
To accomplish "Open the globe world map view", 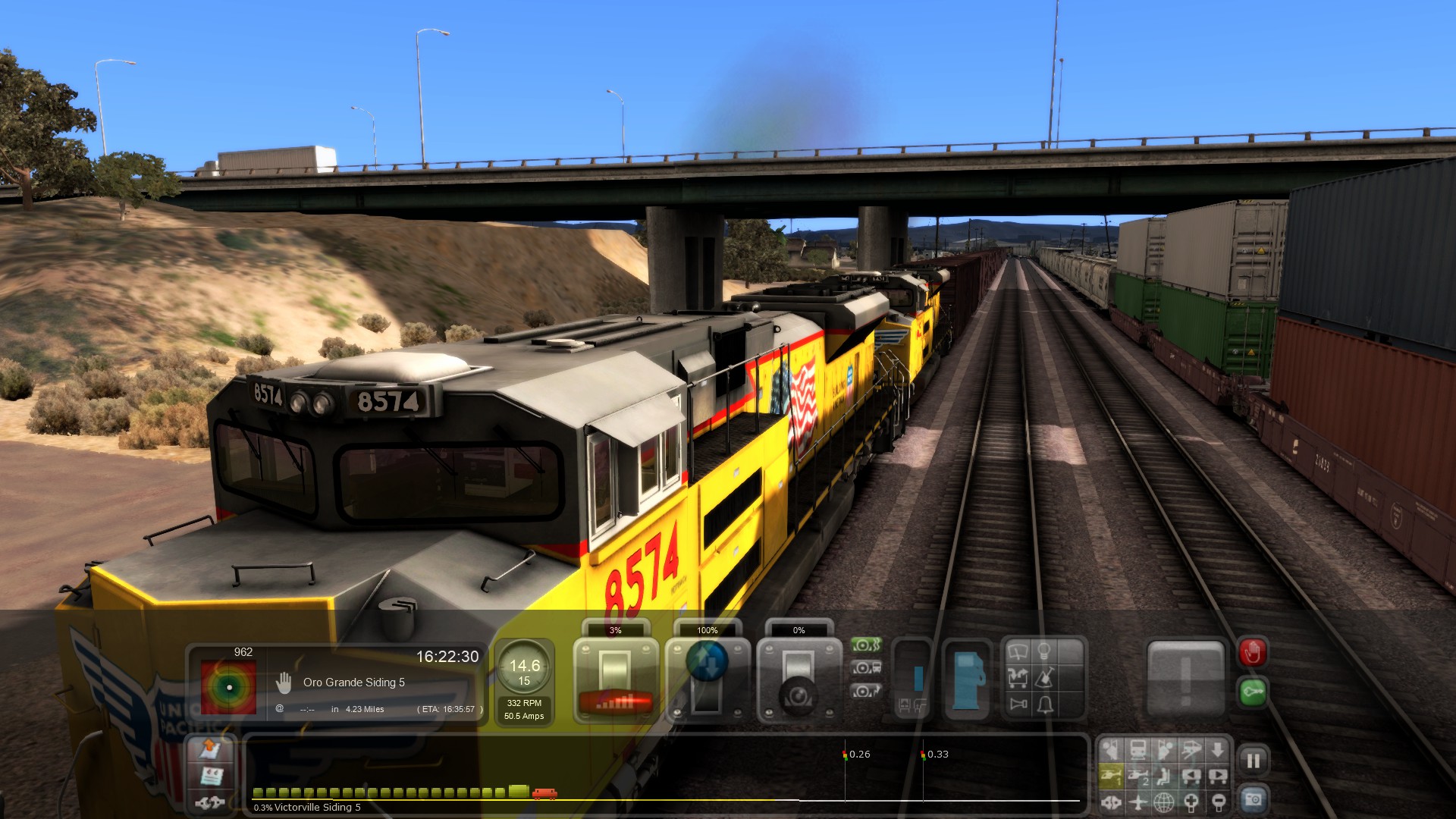I will [1164, 801].
